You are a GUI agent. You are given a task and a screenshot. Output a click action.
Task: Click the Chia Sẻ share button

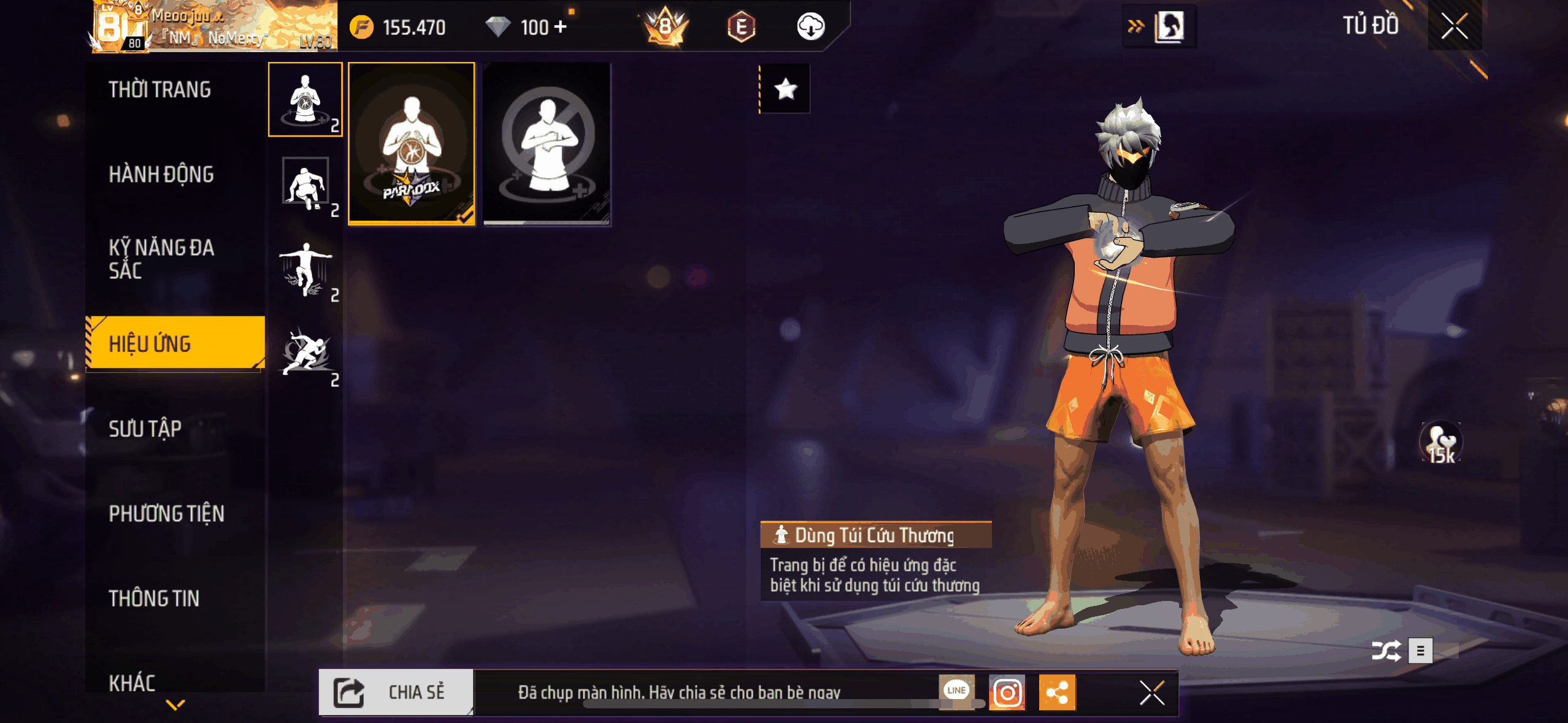click(x=396, y=692)
